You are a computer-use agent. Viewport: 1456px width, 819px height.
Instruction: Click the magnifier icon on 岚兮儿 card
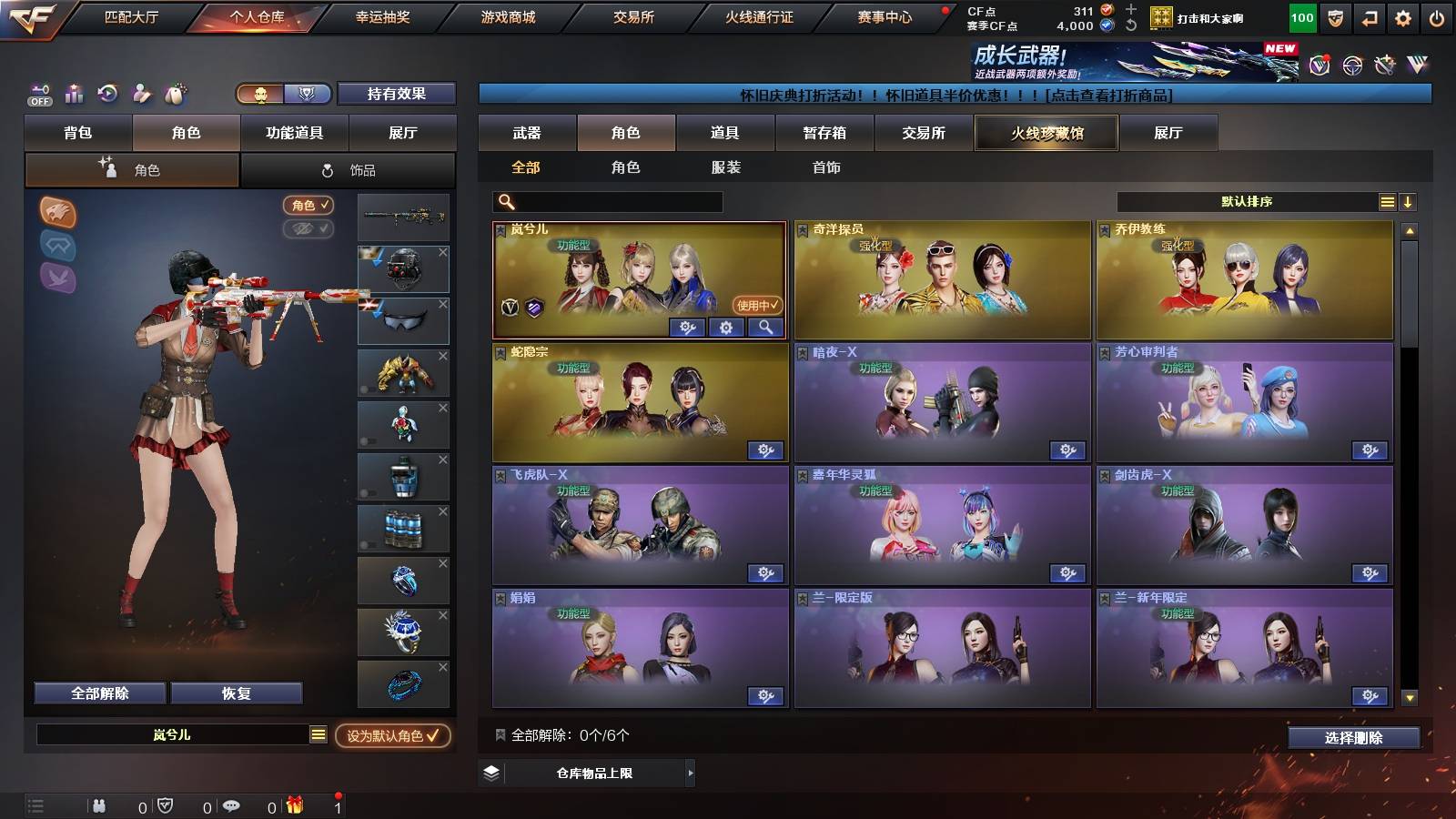point(767,328)
